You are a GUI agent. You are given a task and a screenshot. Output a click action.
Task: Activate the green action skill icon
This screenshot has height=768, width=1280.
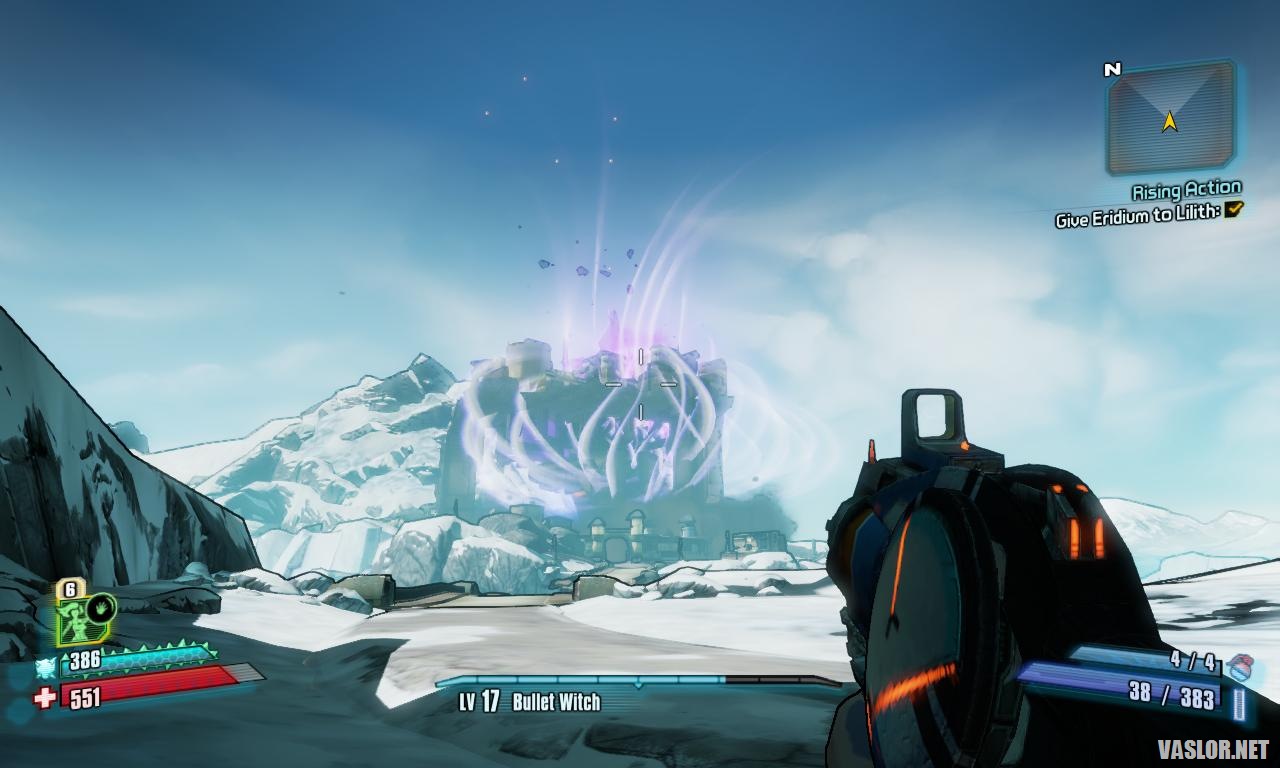(84, 619)
